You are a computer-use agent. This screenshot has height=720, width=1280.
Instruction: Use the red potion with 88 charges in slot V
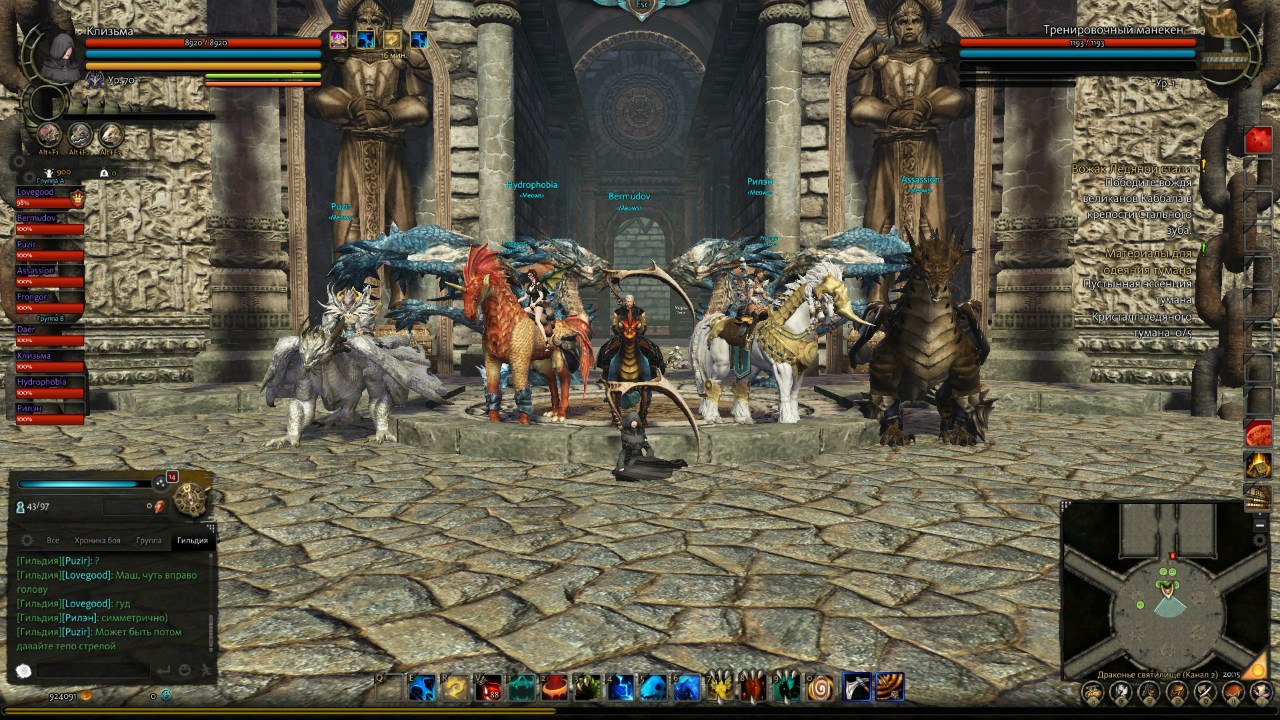[490, 687]
